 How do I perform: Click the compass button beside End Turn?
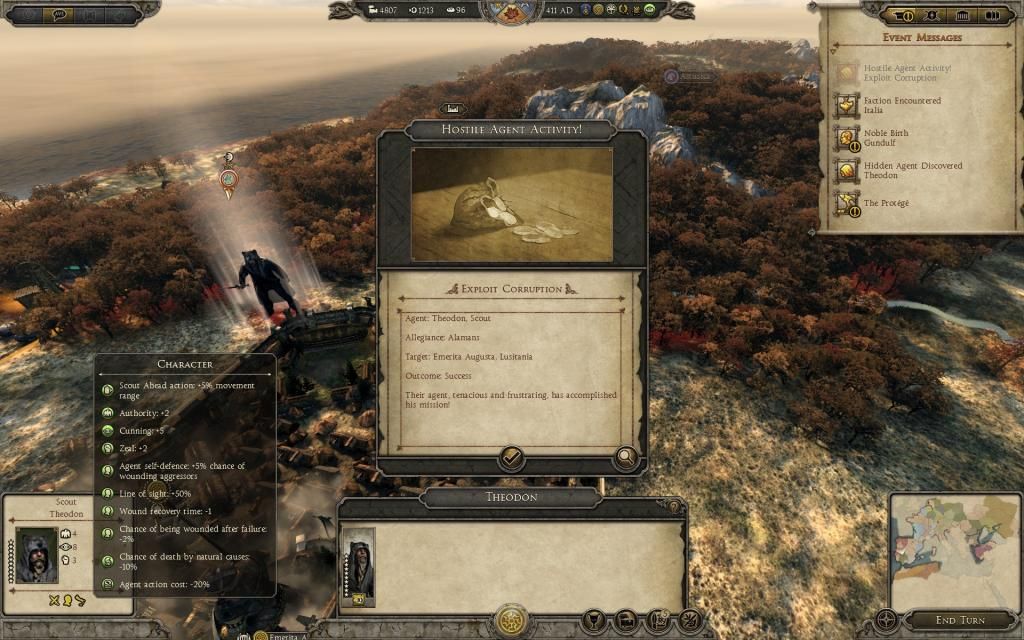[x=886, y=620]
